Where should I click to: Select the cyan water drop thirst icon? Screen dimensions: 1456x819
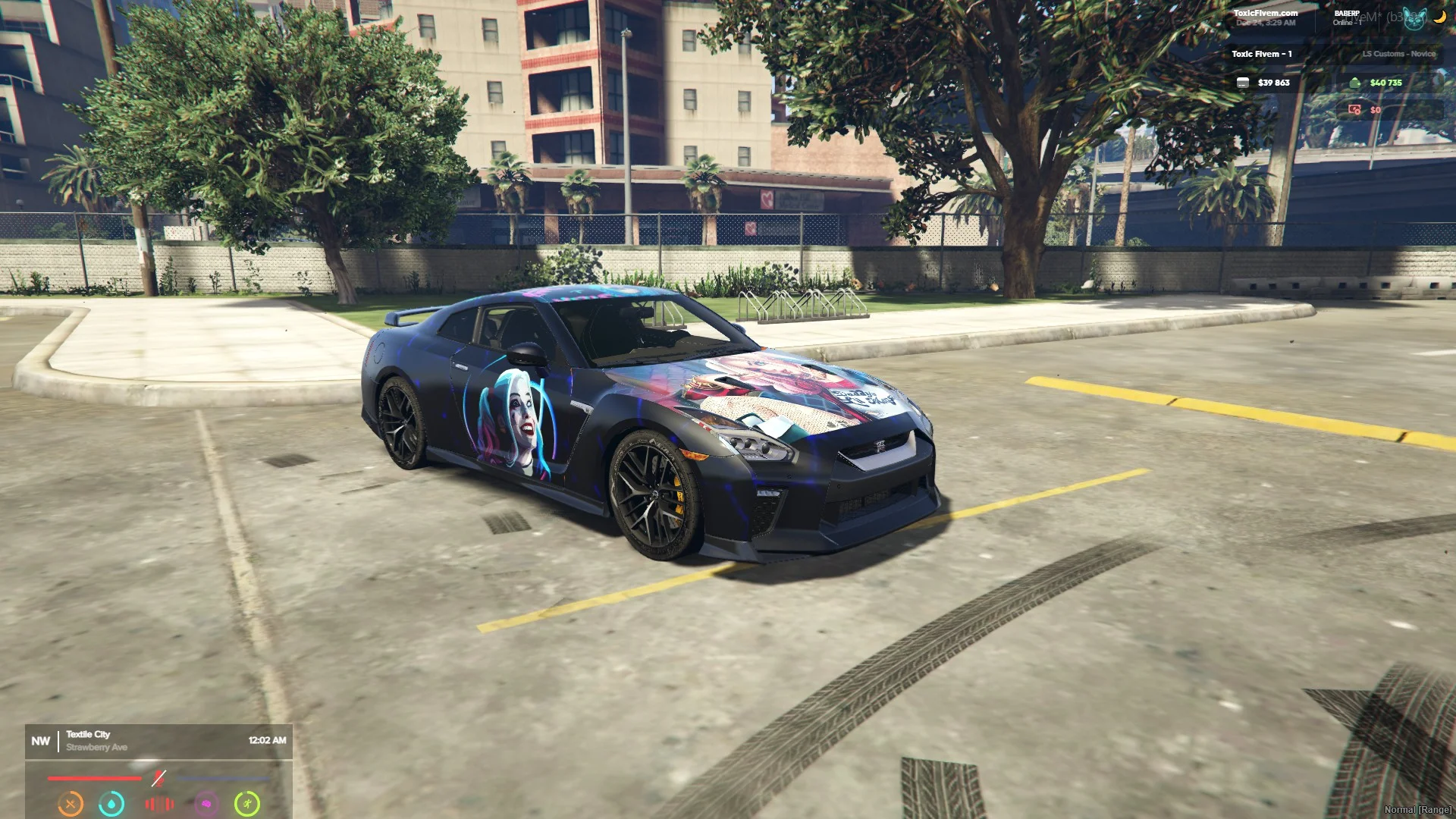tap(112, 803)
